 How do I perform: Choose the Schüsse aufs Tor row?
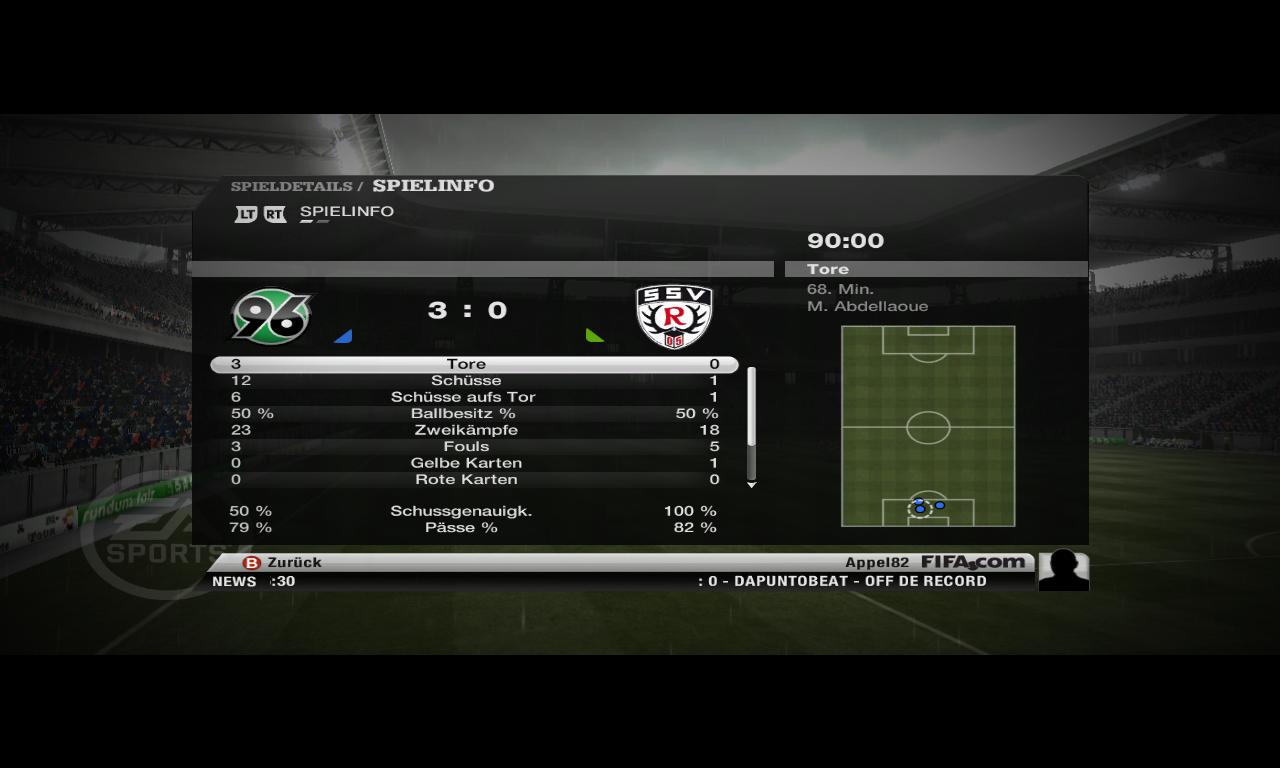click(474, 397)
